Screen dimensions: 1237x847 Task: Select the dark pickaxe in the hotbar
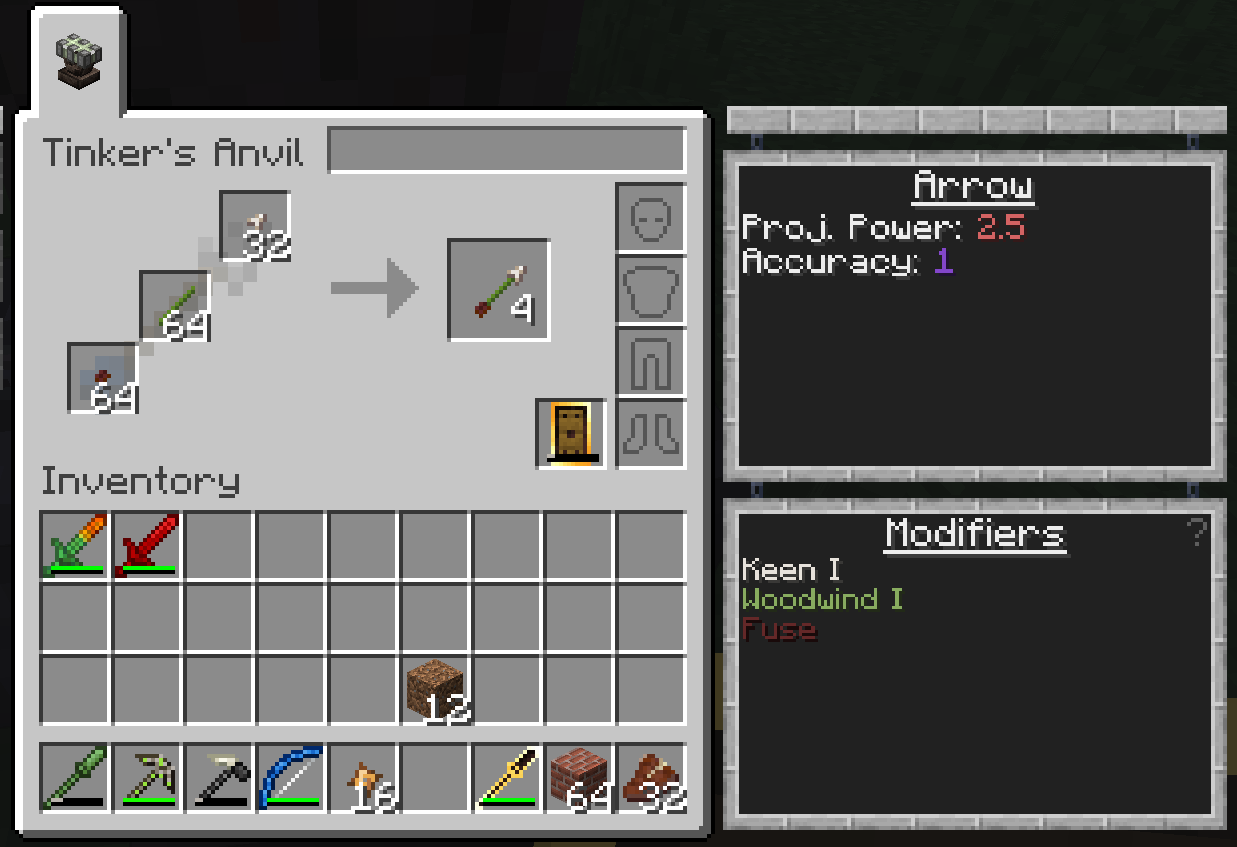point(219,776)
